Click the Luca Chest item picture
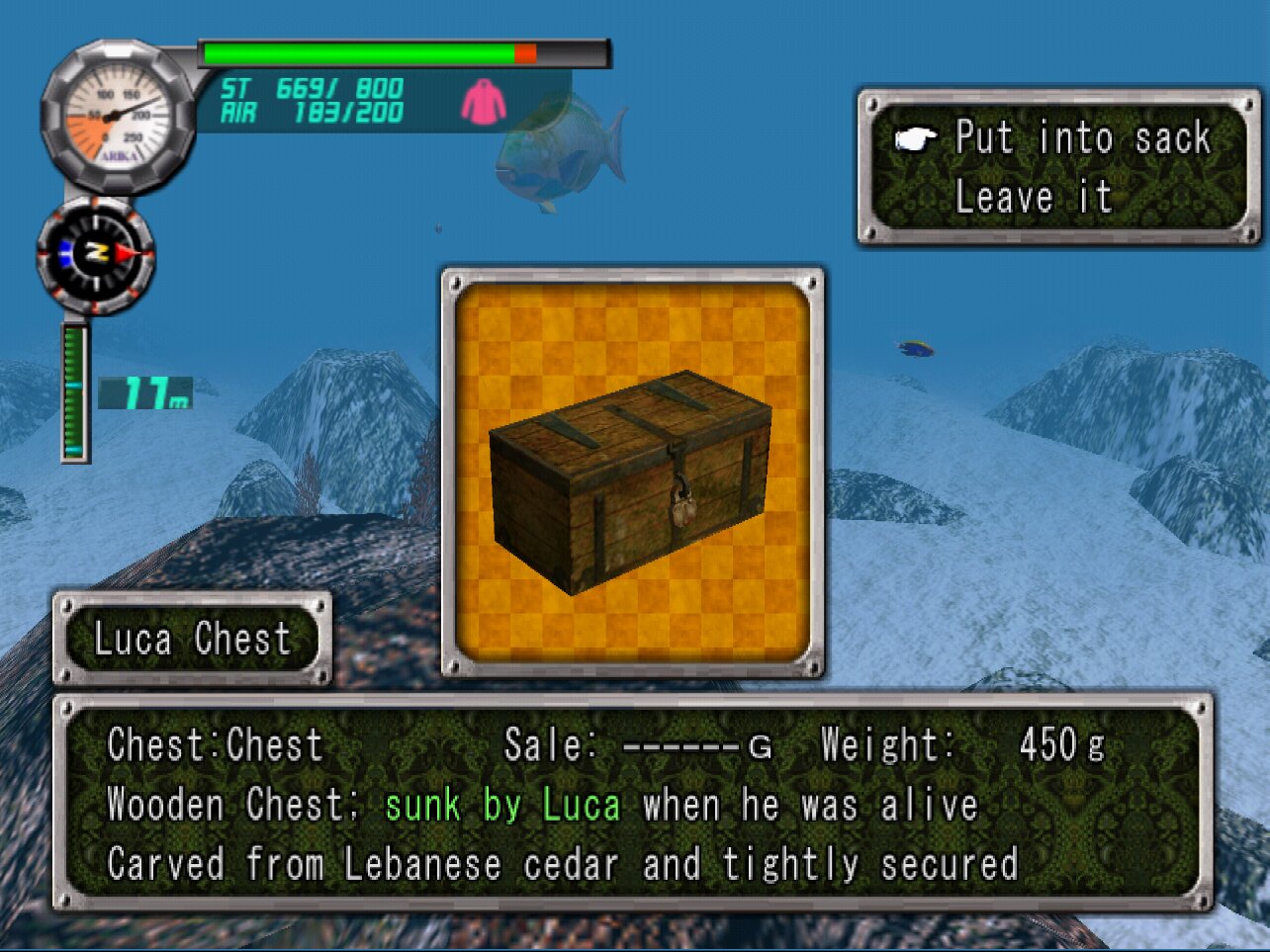 (632, 473)
